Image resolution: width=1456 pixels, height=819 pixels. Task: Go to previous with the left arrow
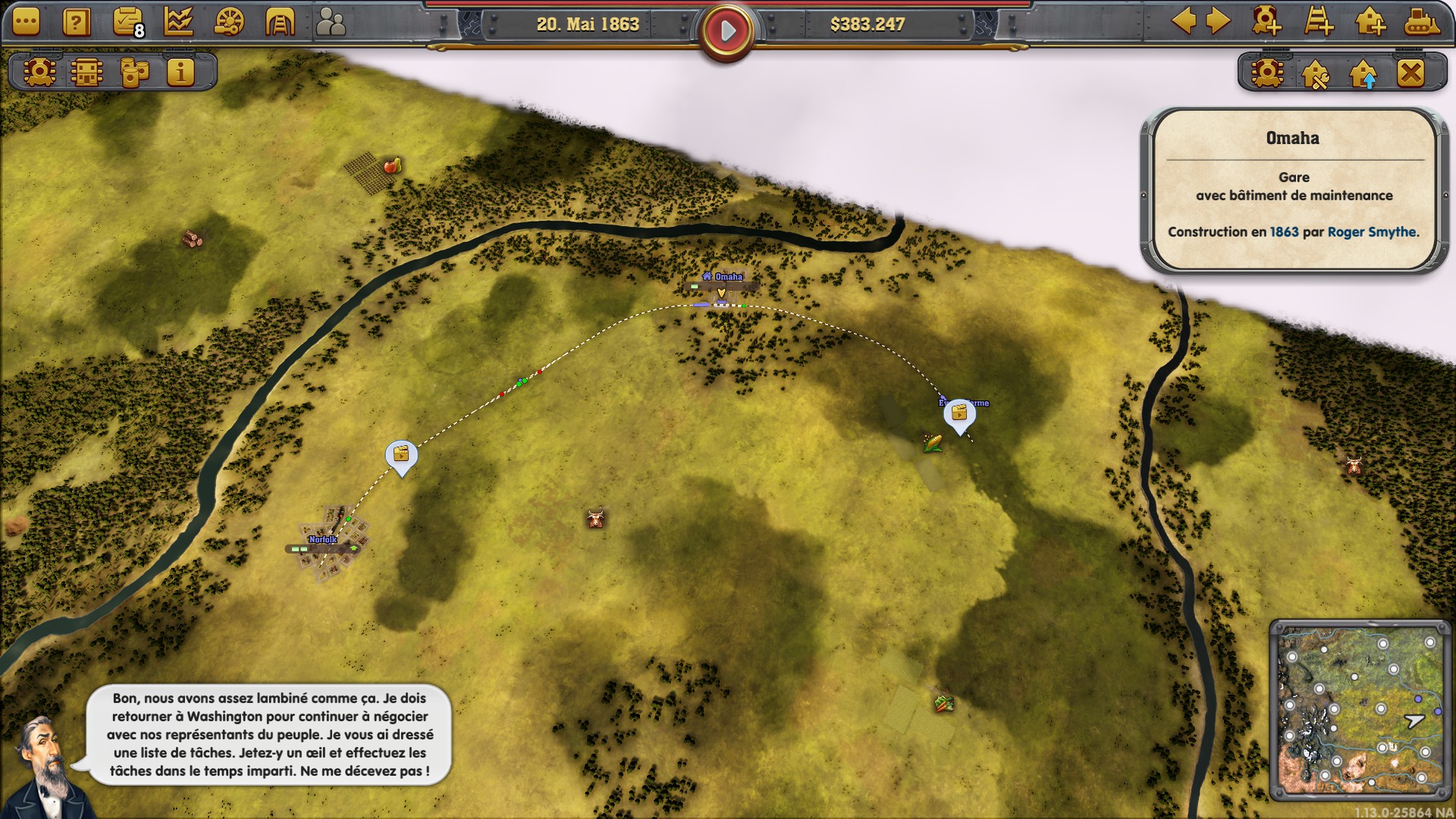pyautogui.click(x=1184, y=21)
